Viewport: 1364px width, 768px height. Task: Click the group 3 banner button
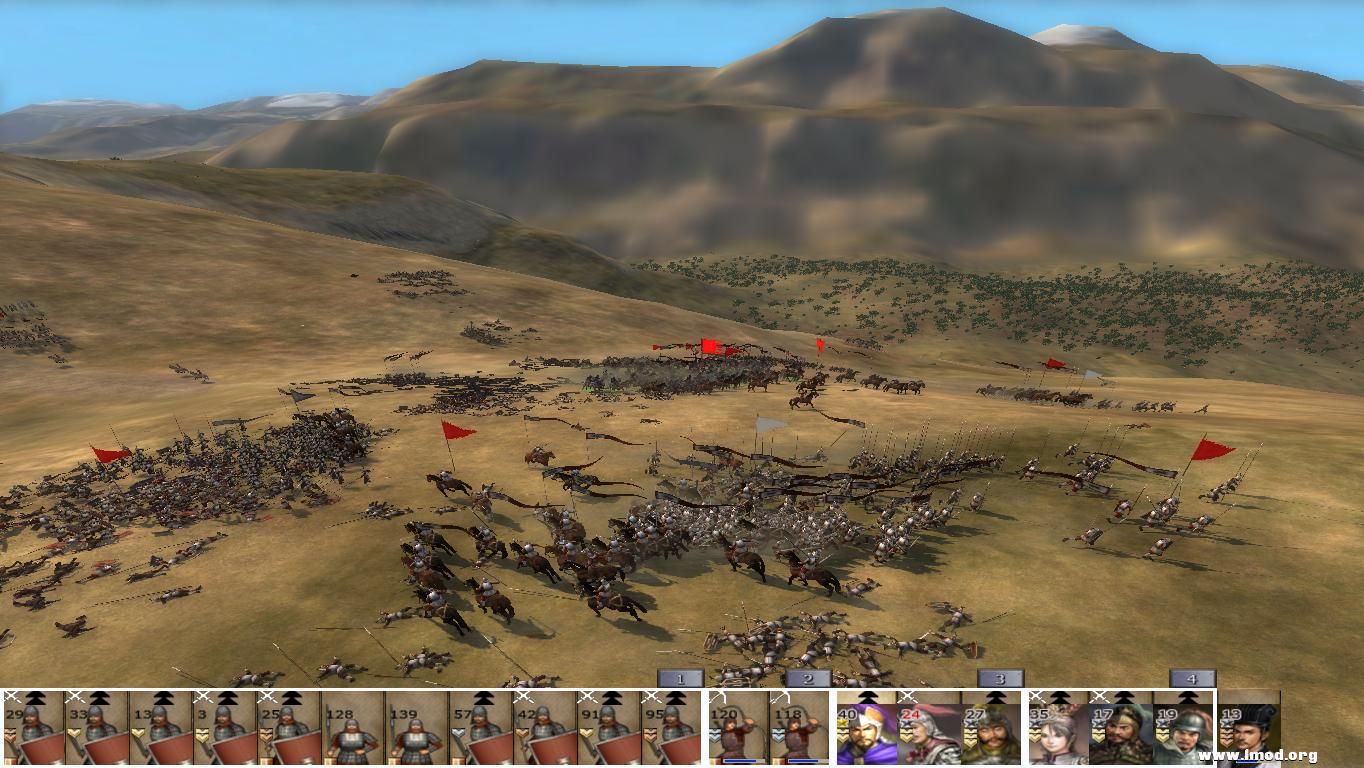(x=998, y=679)
